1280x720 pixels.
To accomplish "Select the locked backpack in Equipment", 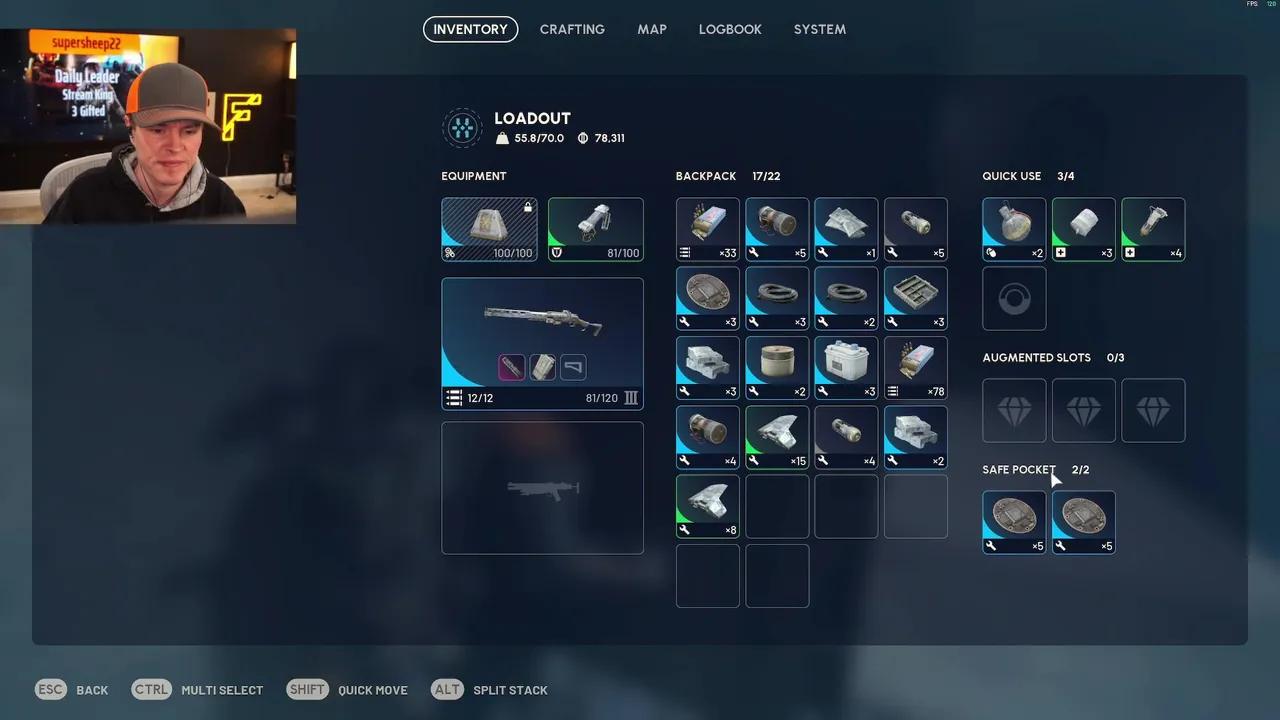I will click(x=489, y=228).
